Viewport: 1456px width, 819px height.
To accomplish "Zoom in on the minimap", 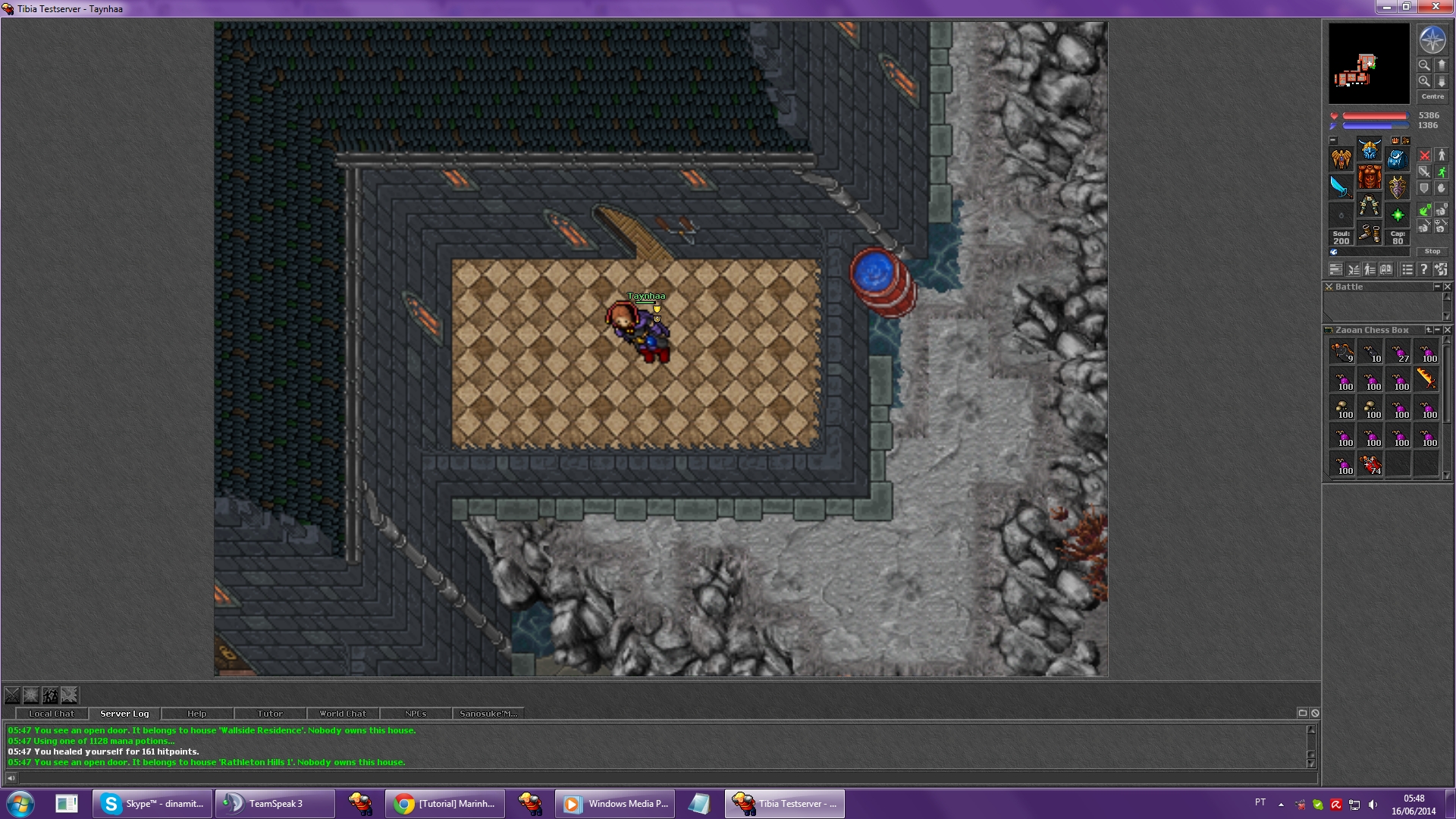I will pos(1424,81).
